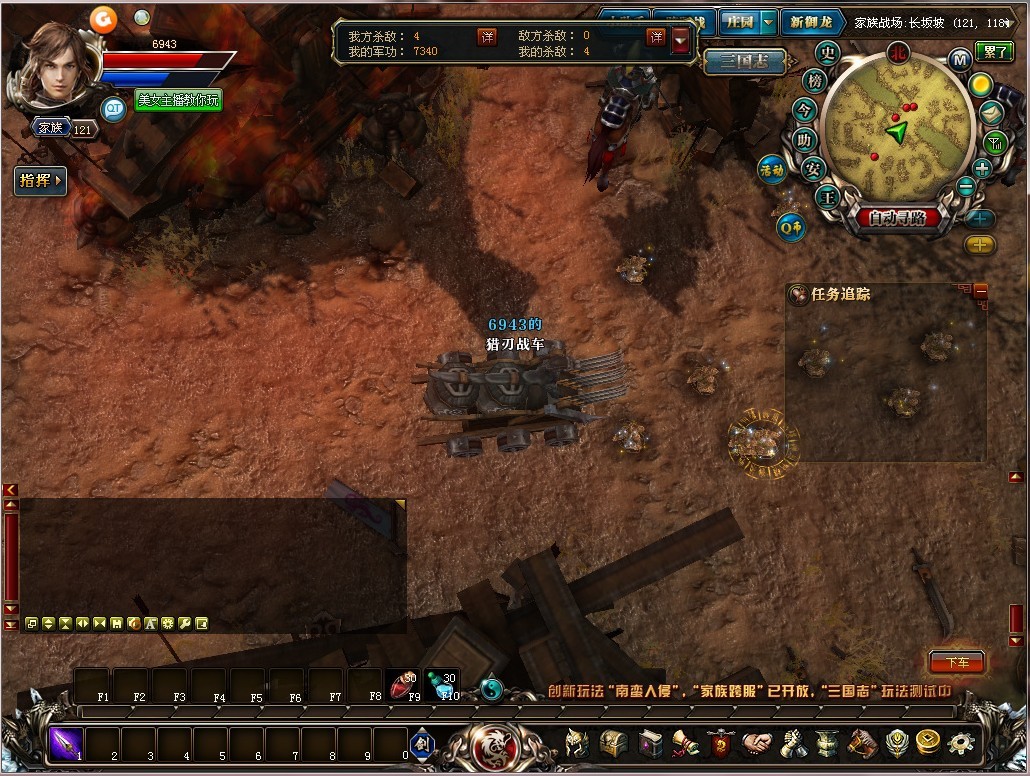This screenshot has width=1030, height=776.
Task: Use the red potion in F9 slot
Action: tap(403, 685)
